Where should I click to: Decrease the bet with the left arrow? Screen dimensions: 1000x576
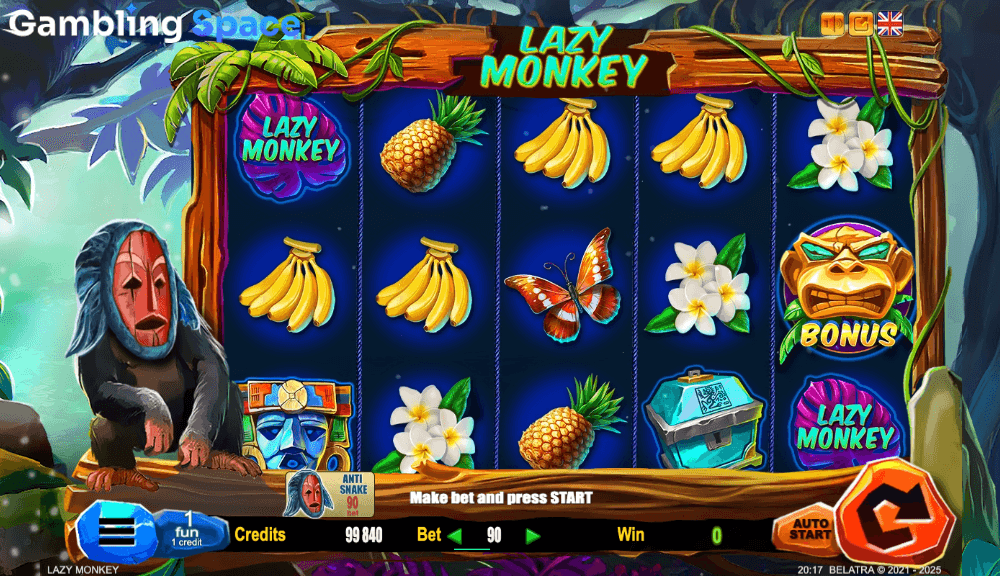pos(455,536)
